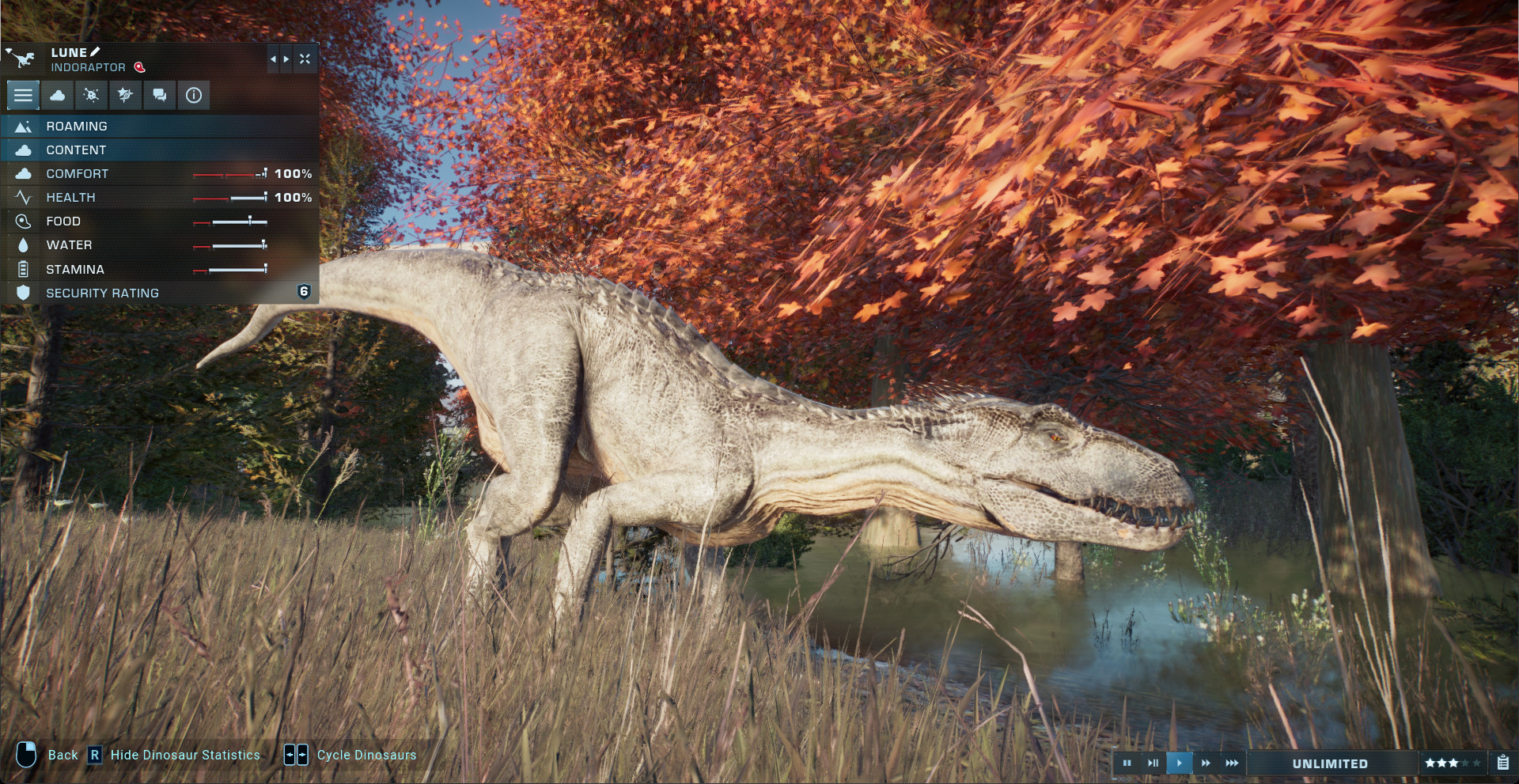
Task: Open the disease and injuries tab
Action: point(92,96)
